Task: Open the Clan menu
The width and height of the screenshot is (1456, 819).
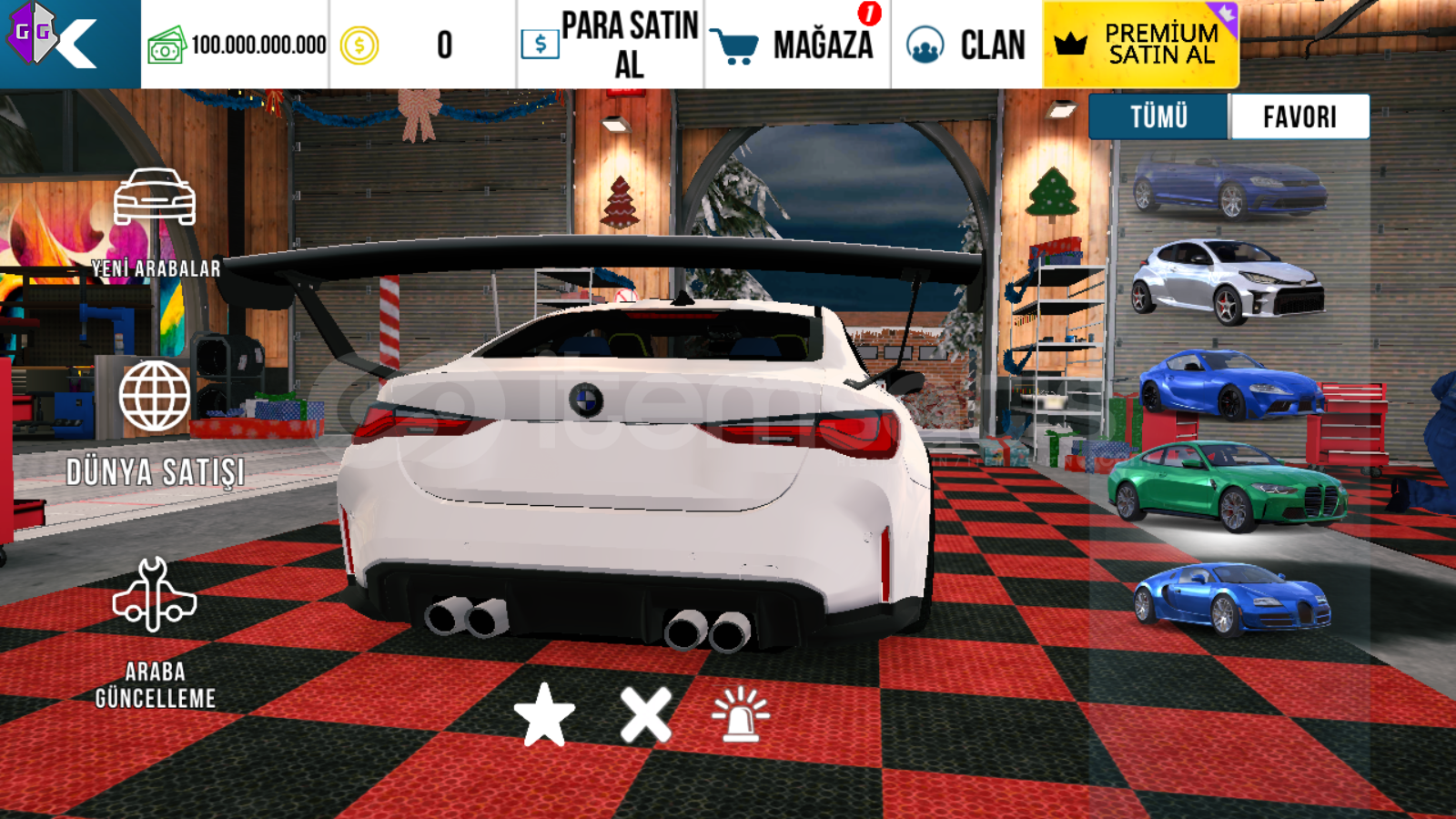Action: point(966,45)
